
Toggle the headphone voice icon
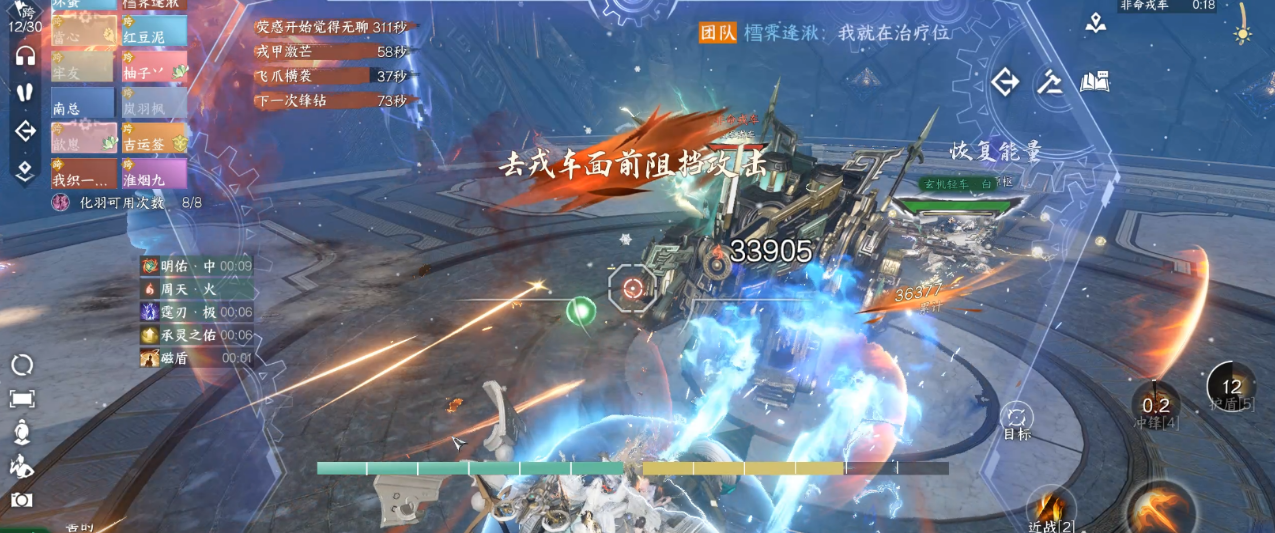pos(25,56)
